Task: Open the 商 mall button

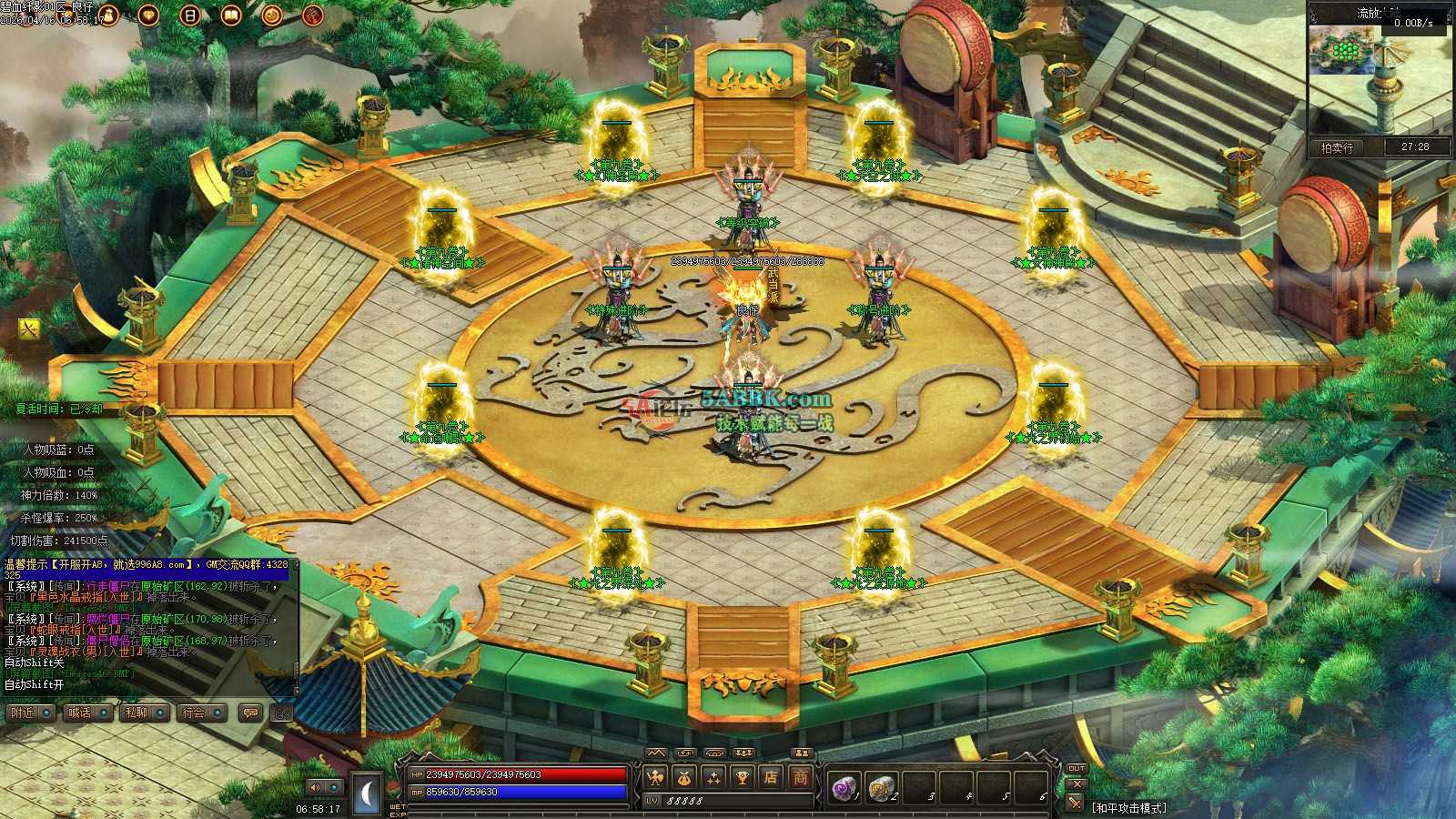Action: (801, 777)
